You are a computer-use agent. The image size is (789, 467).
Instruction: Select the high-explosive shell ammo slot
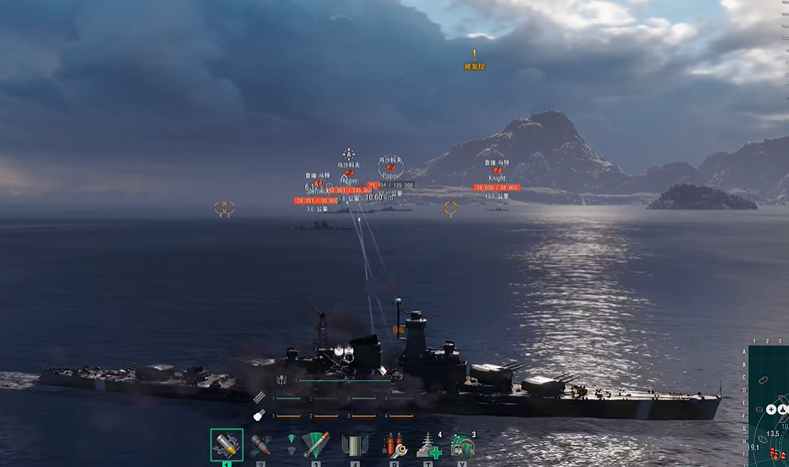coord(226,445)
